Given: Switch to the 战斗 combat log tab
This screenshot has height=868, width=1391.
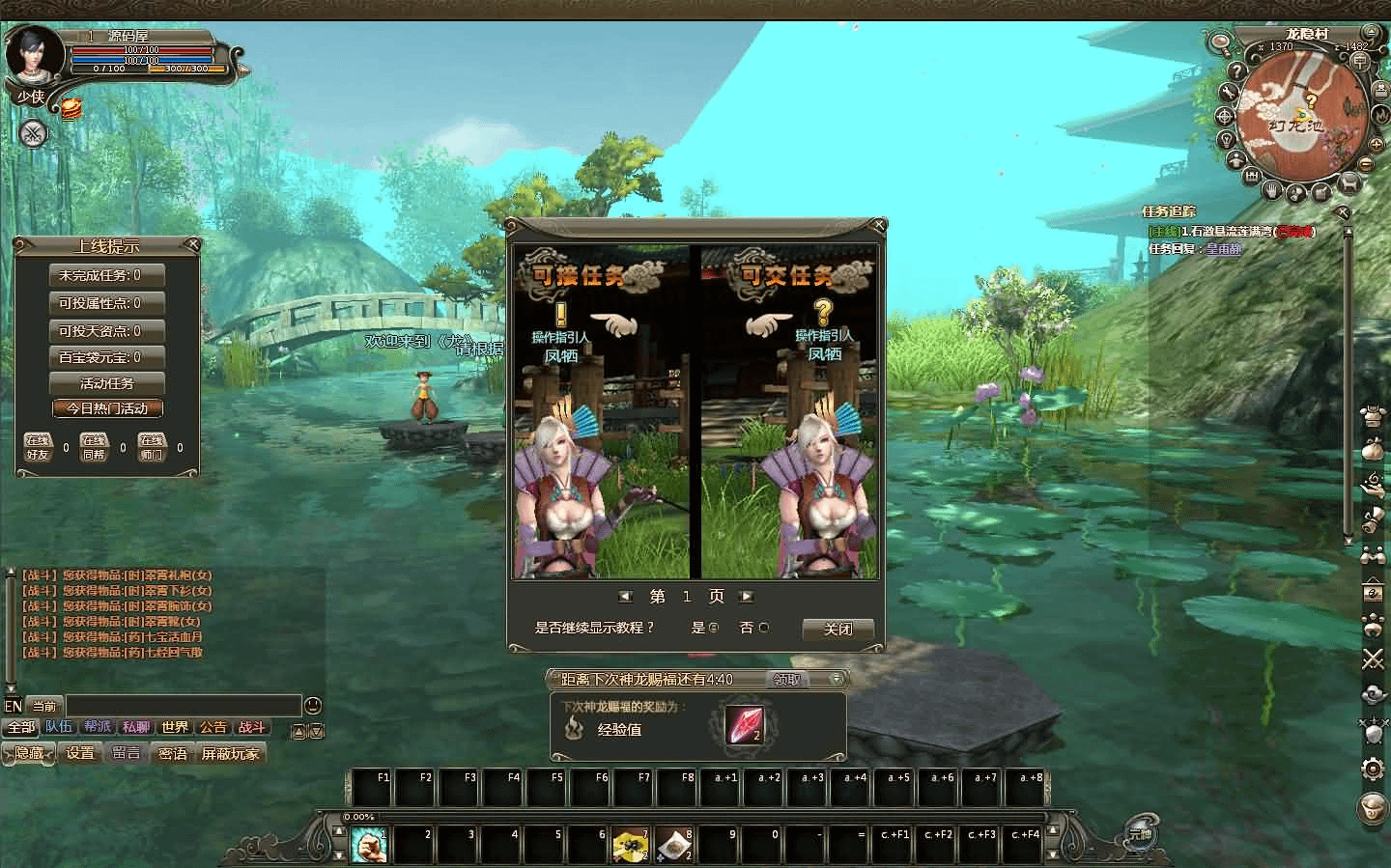Looking at the screenshot, I should point(251,727).
